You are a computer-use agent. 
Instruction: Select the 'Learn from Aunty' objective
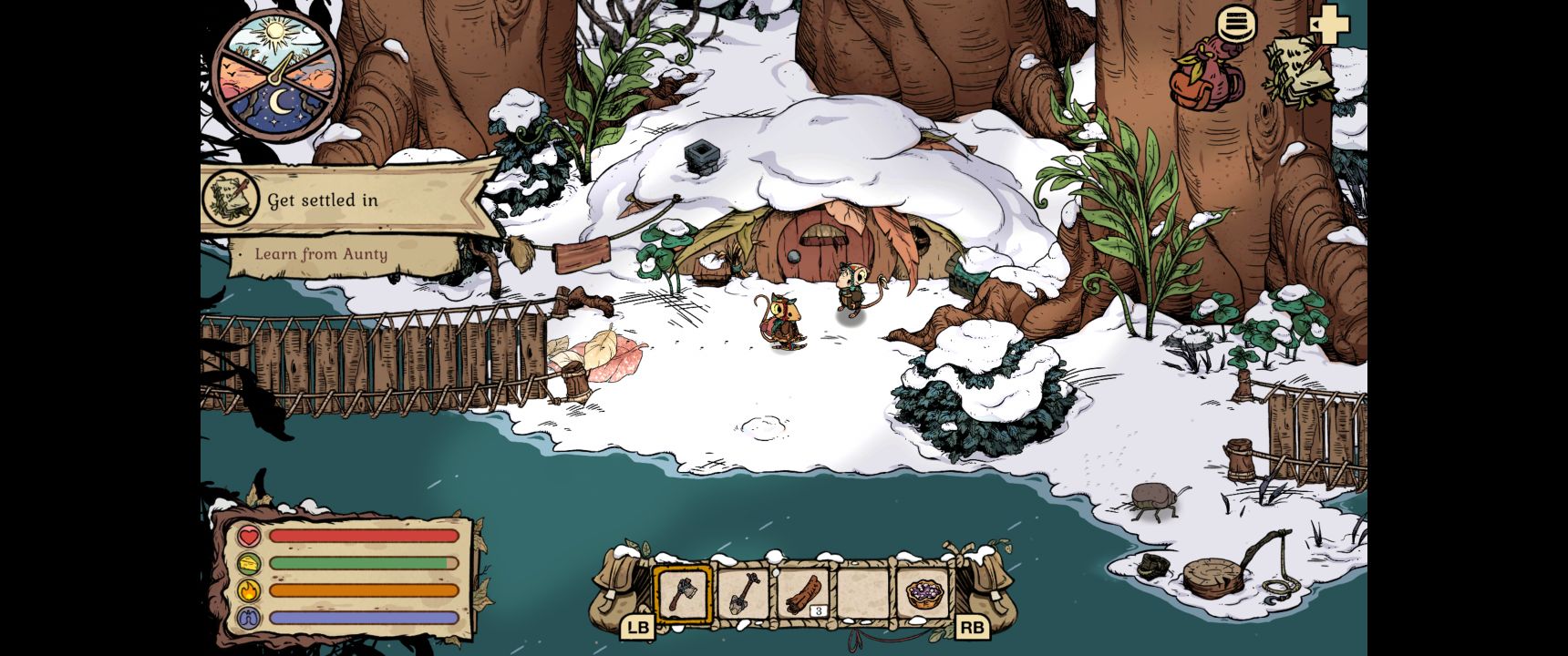click(x=321, y=254)
